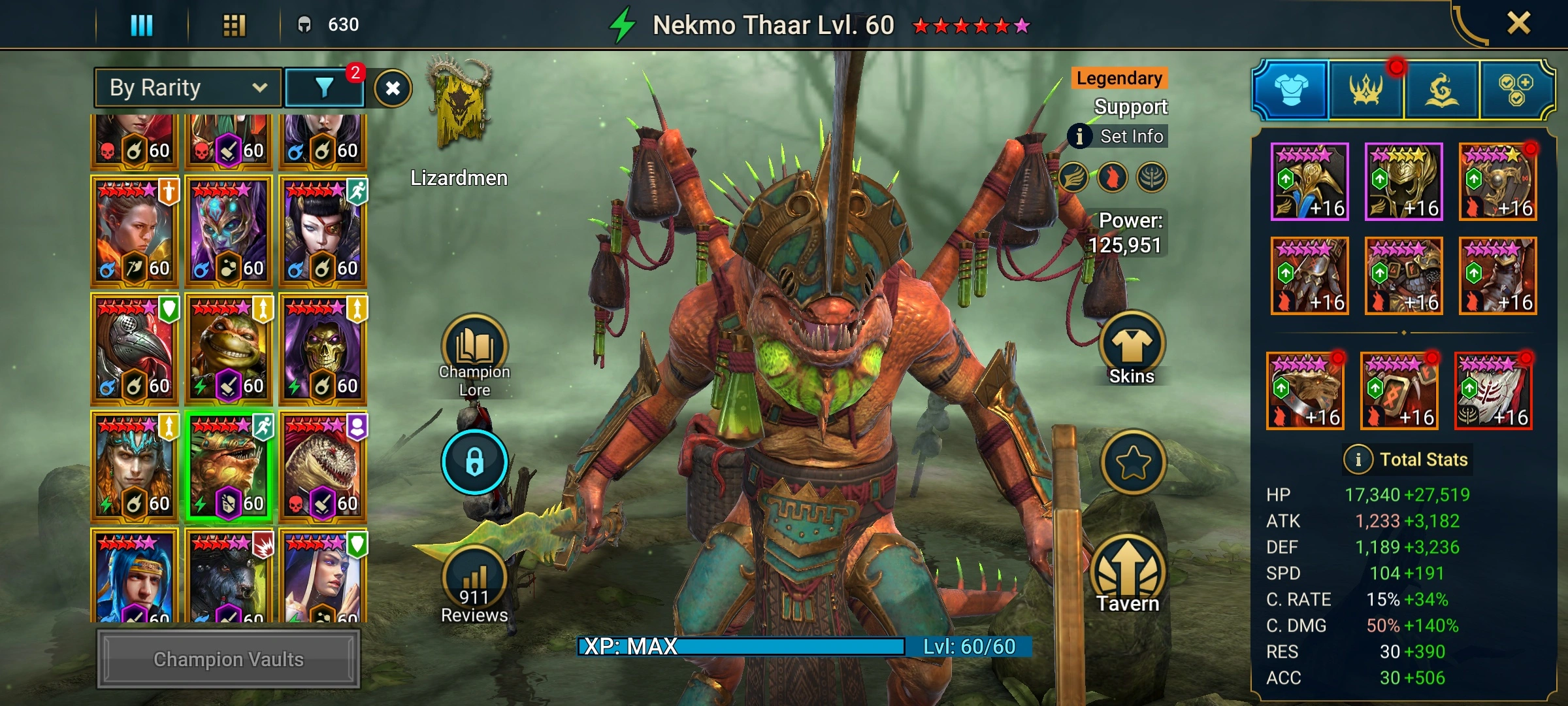Select the equipped helmet artifact slot

pos(1403,181)
